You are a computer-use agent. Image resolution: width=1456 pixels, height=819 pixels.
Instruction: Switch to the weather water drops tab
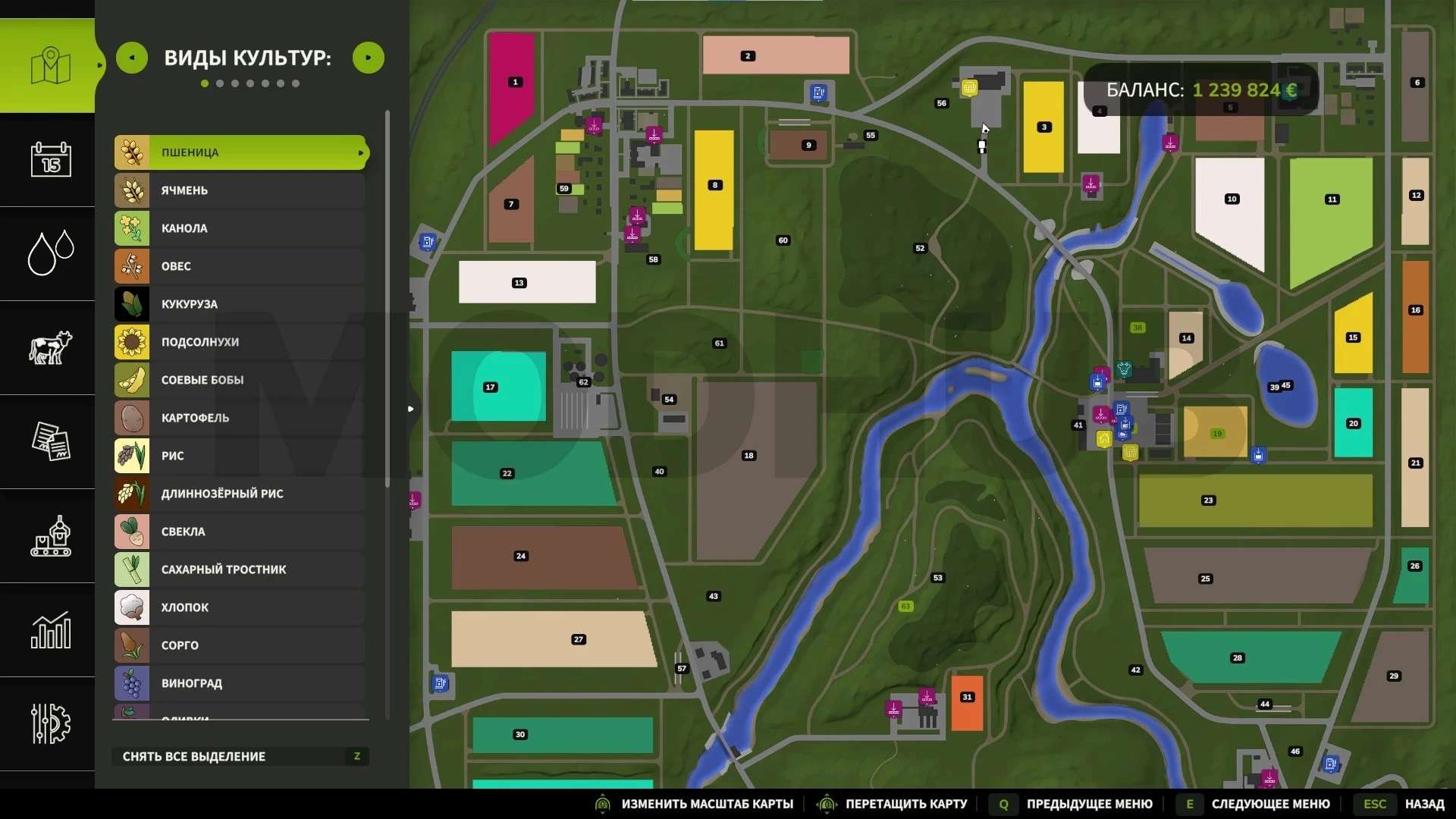coord(50,253)
